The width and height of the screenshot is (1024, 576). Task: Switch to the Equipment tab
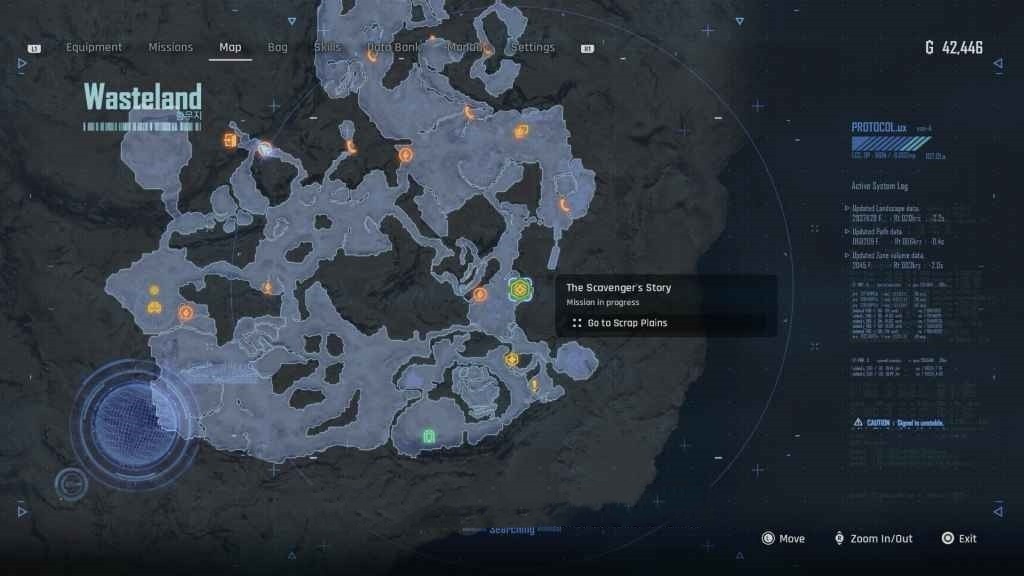[94, 47]
